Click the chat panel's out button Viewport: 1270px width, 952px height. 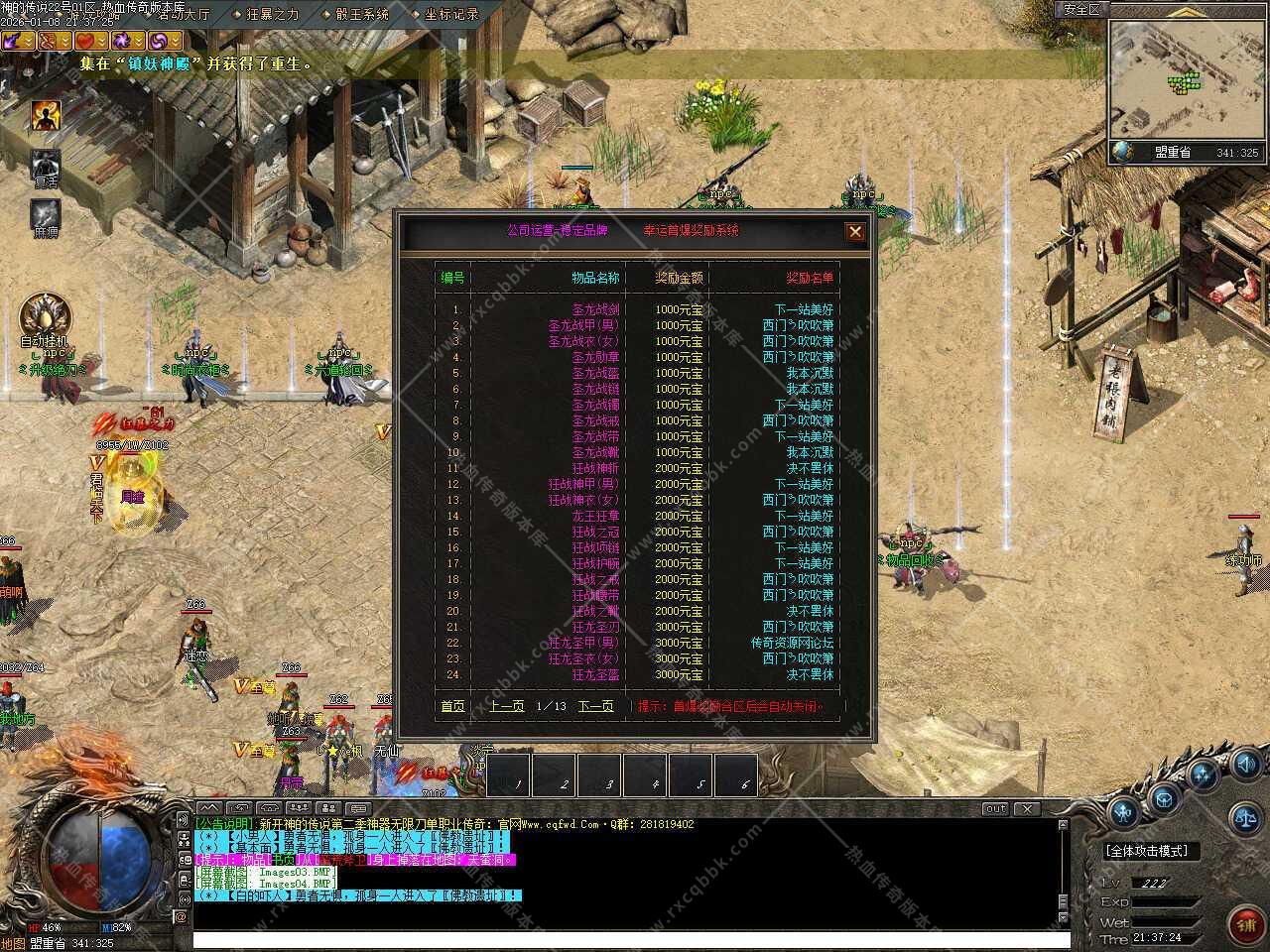[995, 809]
